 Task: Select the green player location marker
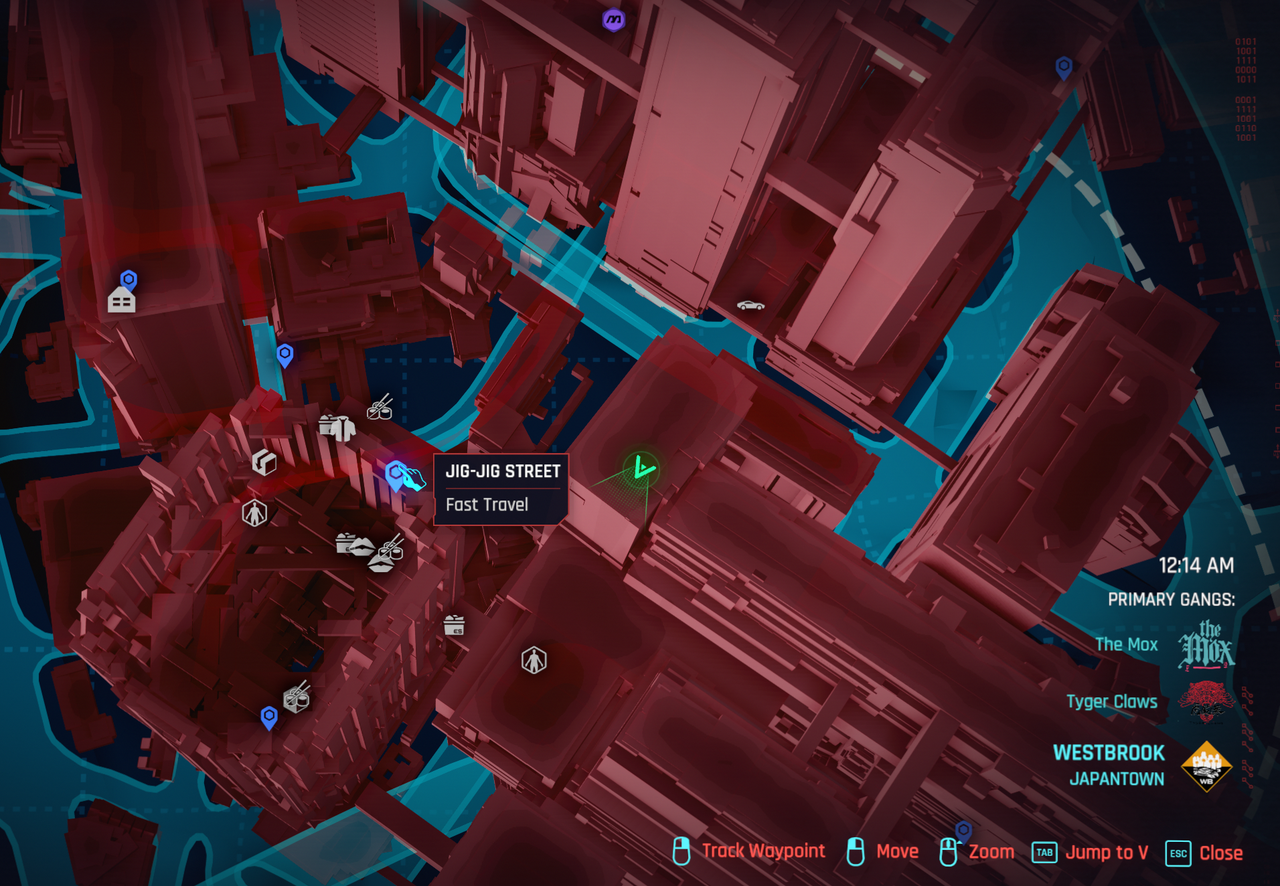(x=640, y=468)
